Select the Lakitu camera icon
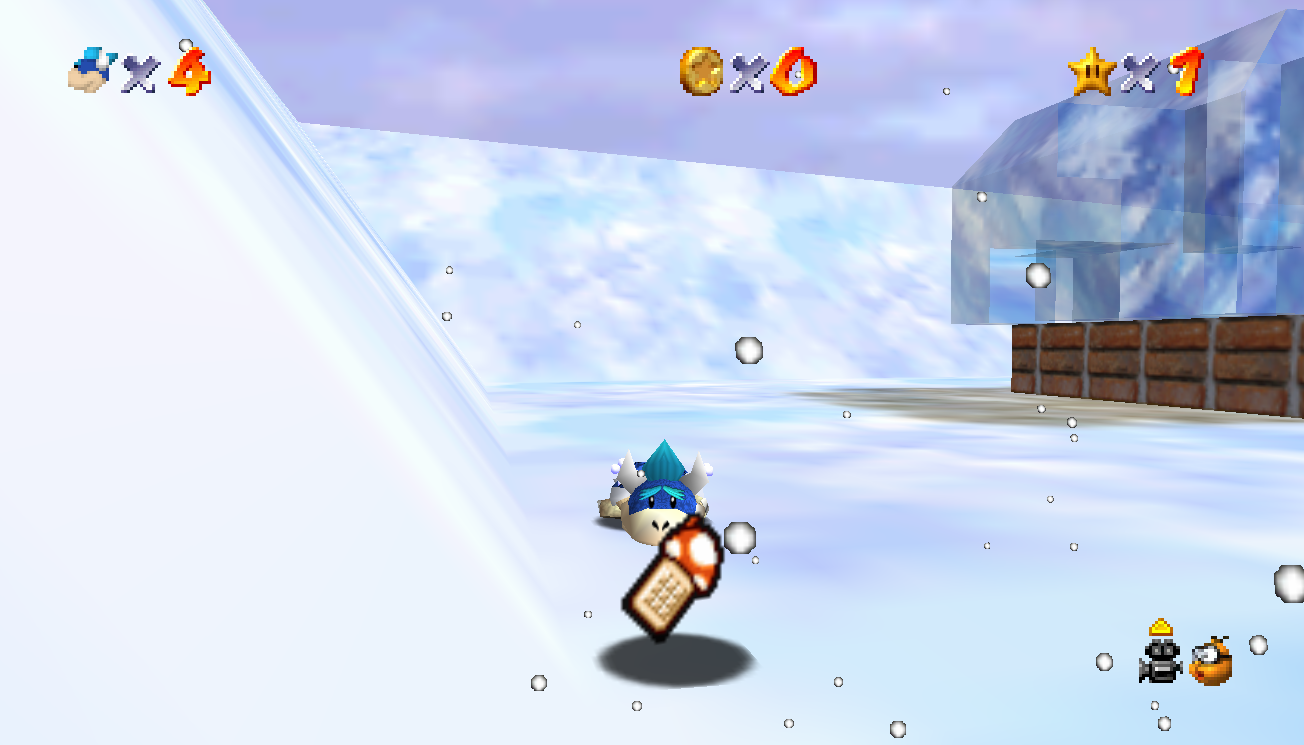The height and width of the screenshot is (745, 1304). pyautogui.click(x=1211, y=661)
